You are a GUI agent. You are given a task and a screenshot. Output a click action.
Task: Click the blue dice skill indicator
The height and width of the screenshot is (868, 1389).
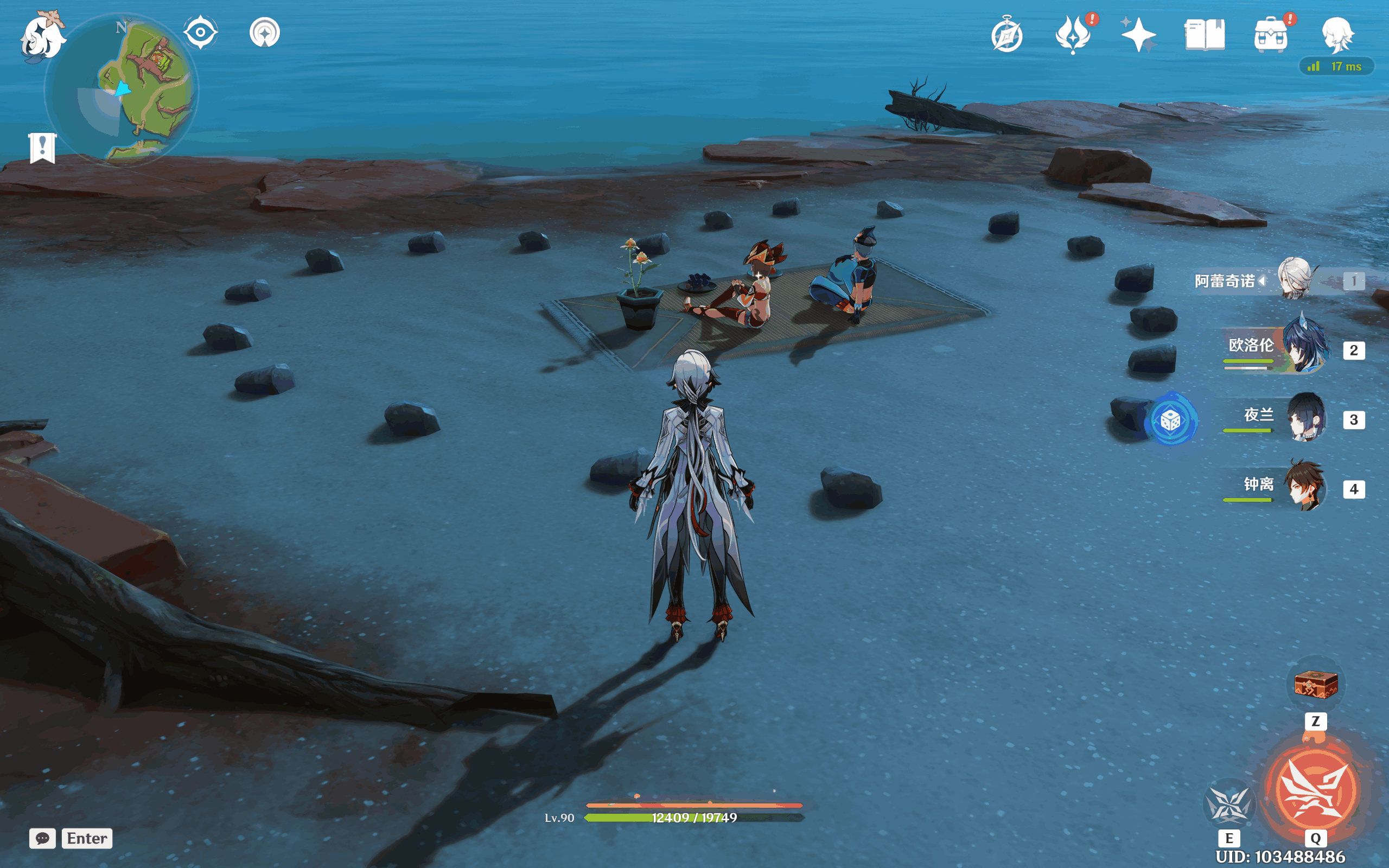(1170, 421)
